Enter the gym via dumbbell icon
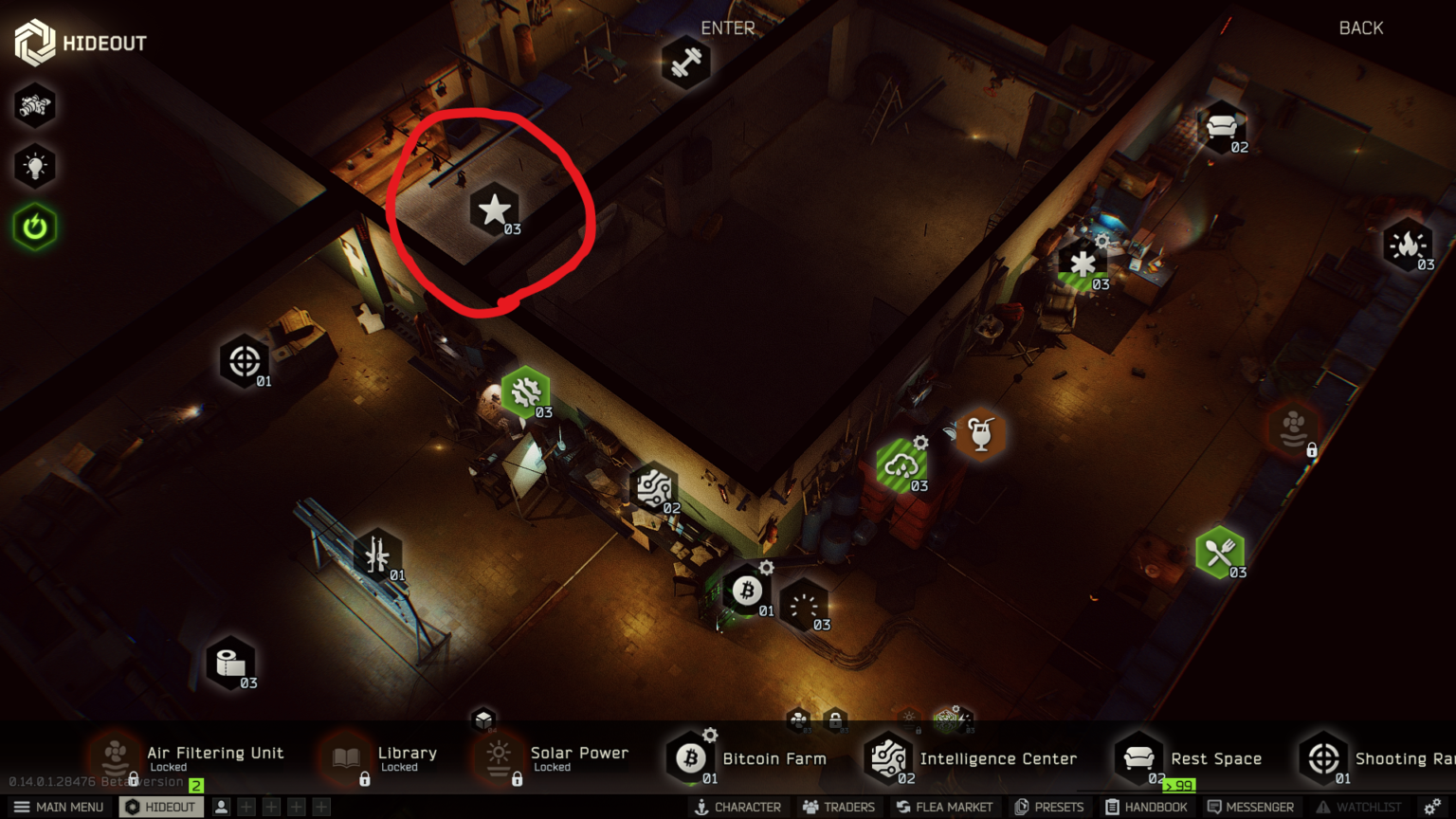This screenshot has height=819, width=1456. (x=685, y=63)
